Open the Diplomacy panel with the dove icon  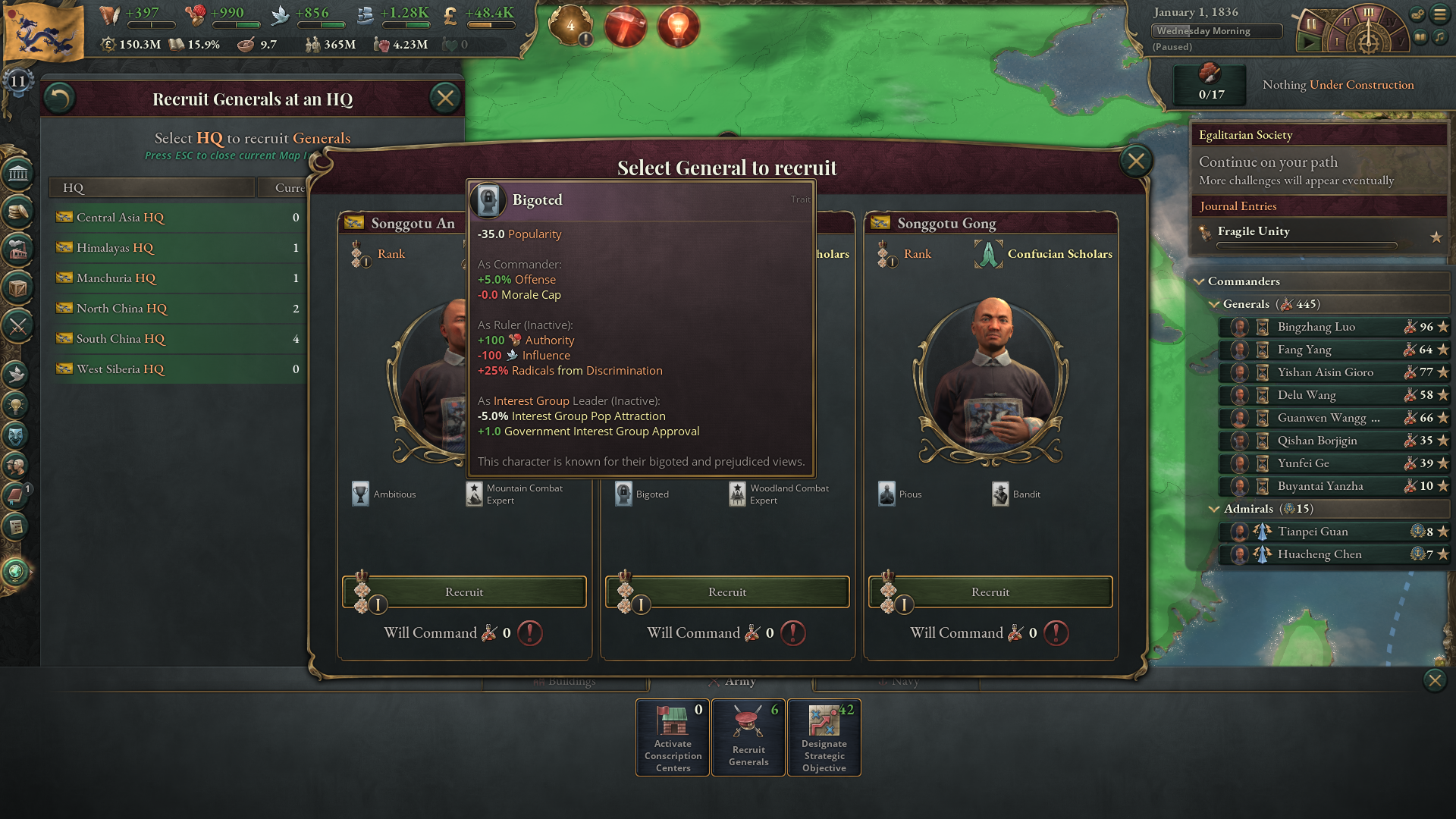(x=18, y=375)
